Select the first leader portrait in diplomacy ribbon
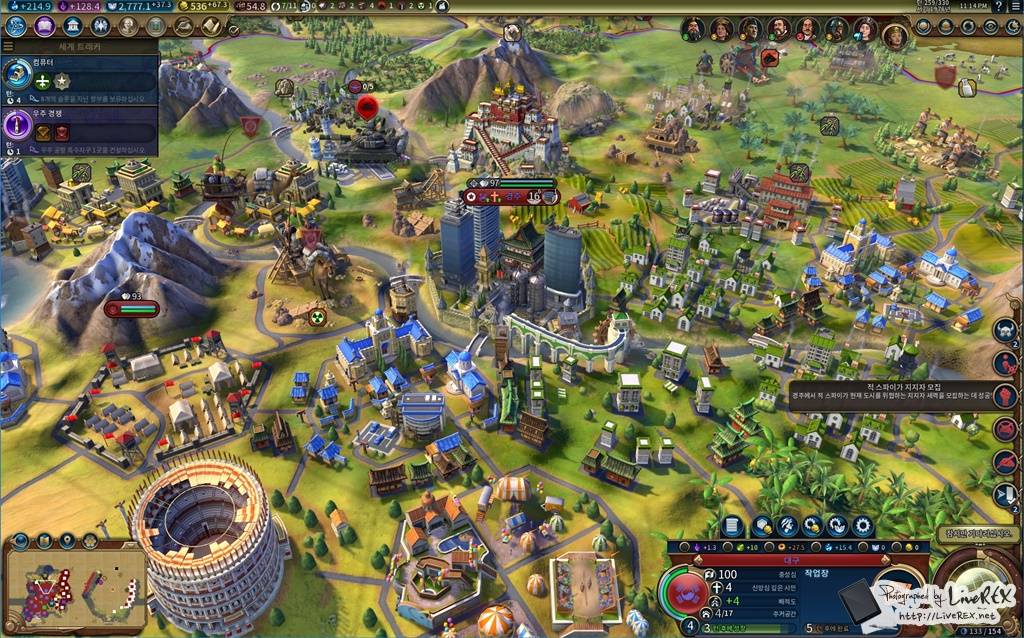 coord(693,30)
